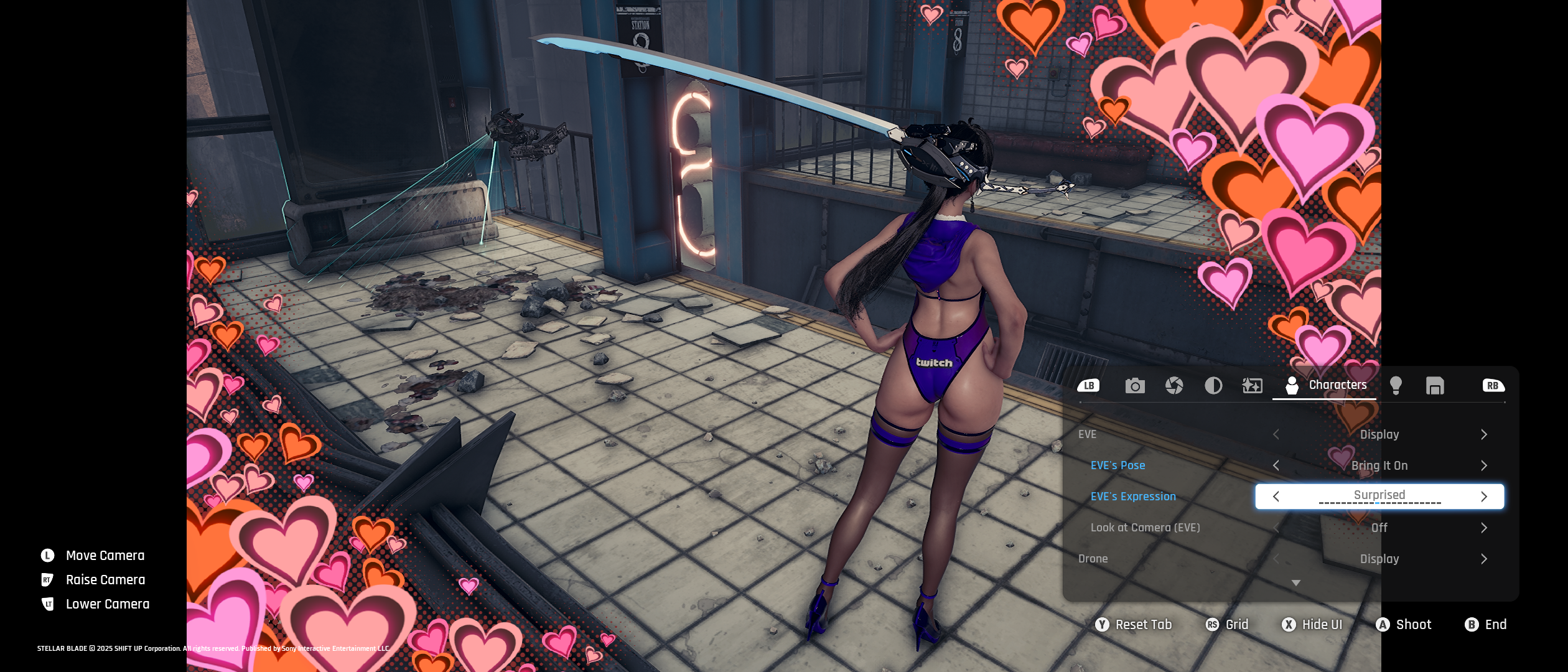Open the half-circle contrast tab
1568x672 pixels.
[1213, 386]
